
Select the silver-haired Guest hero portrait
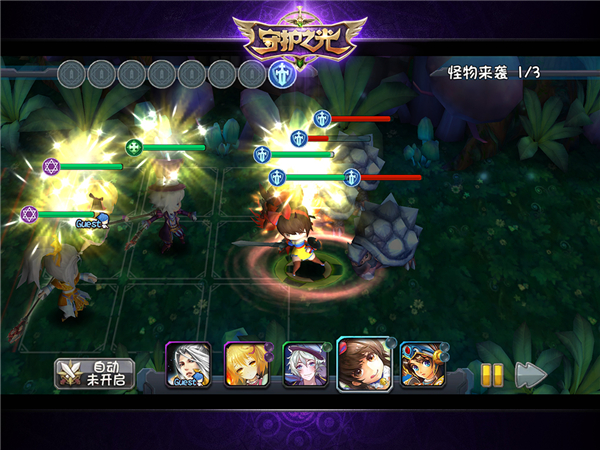(x=187, y=364)
